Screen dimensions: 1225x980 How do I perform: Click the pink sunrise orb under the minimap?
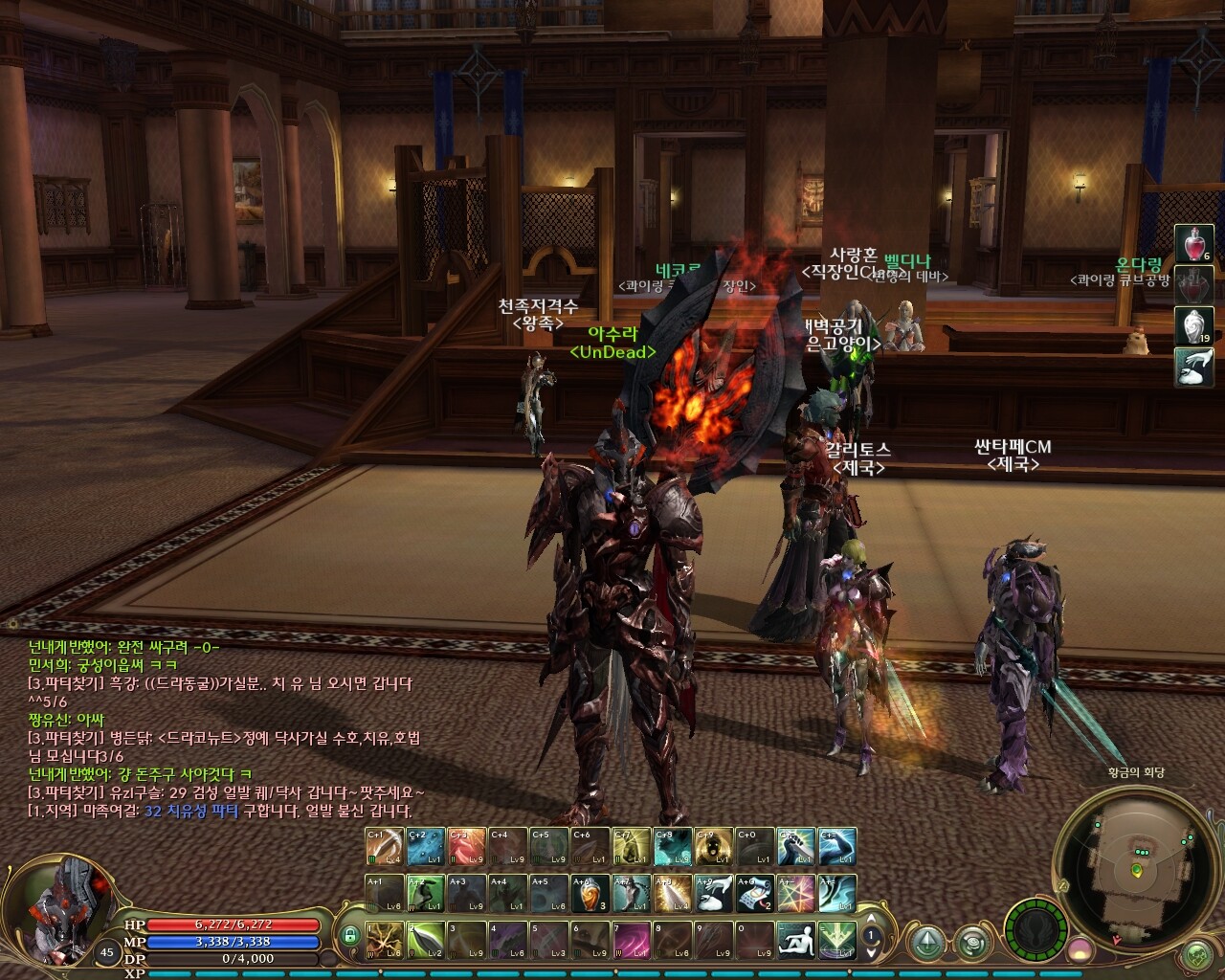tap(1082, 950)
